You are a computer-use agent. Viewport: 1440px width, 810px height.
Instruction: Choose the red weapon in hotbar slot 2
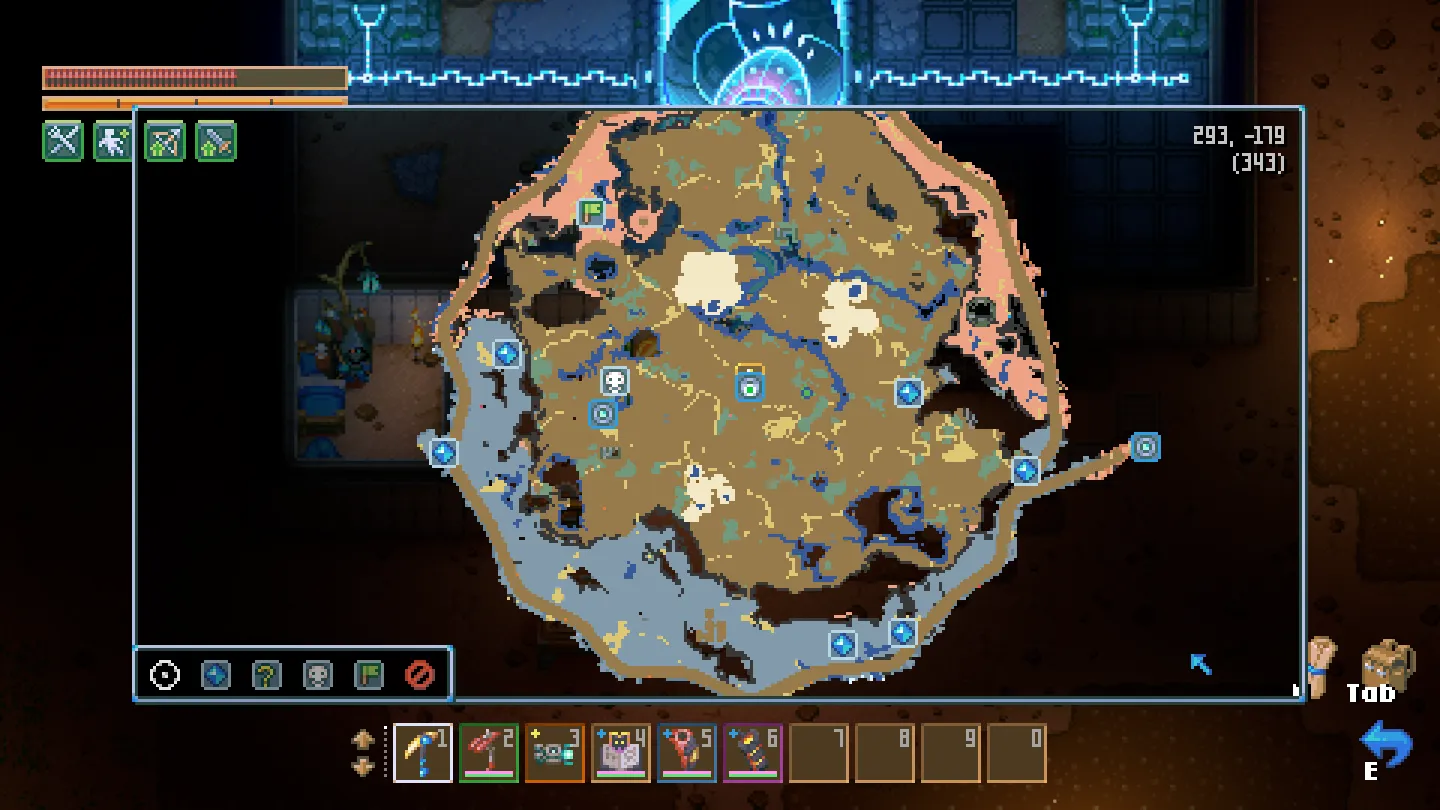[489, 753]
